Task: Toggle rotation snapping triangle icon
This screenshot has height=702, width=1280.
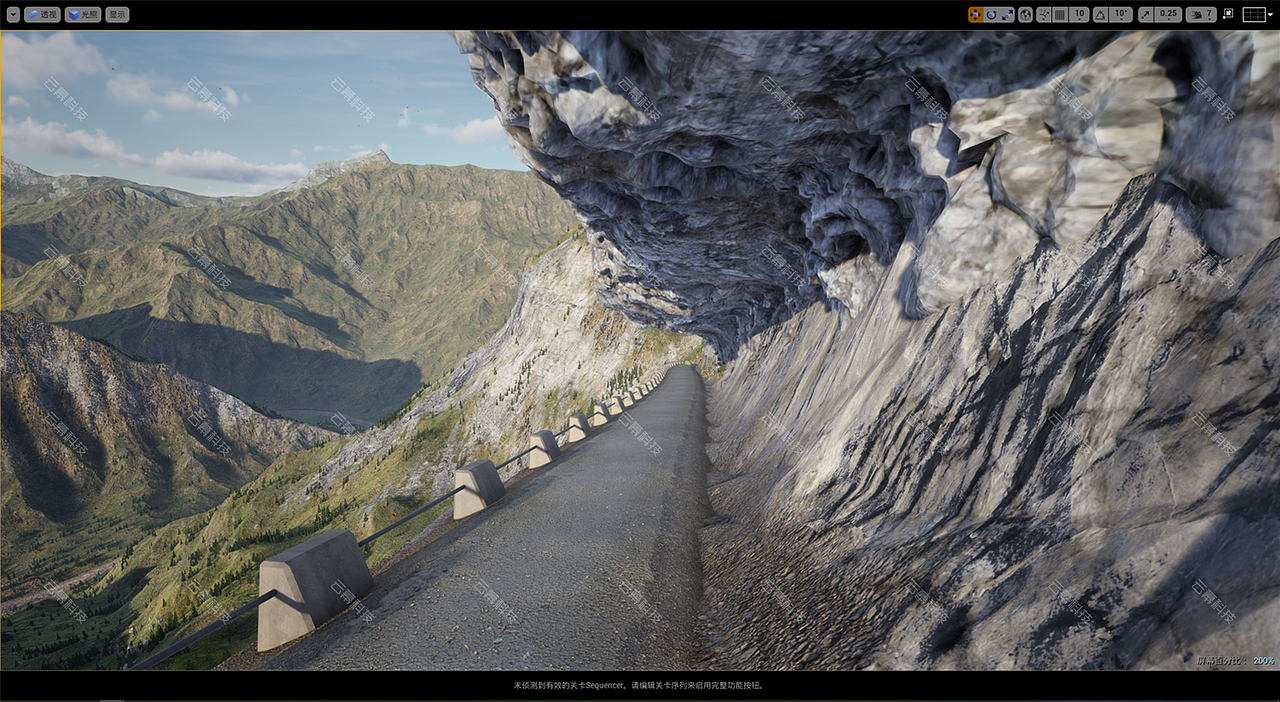Action: point(1100,15)
